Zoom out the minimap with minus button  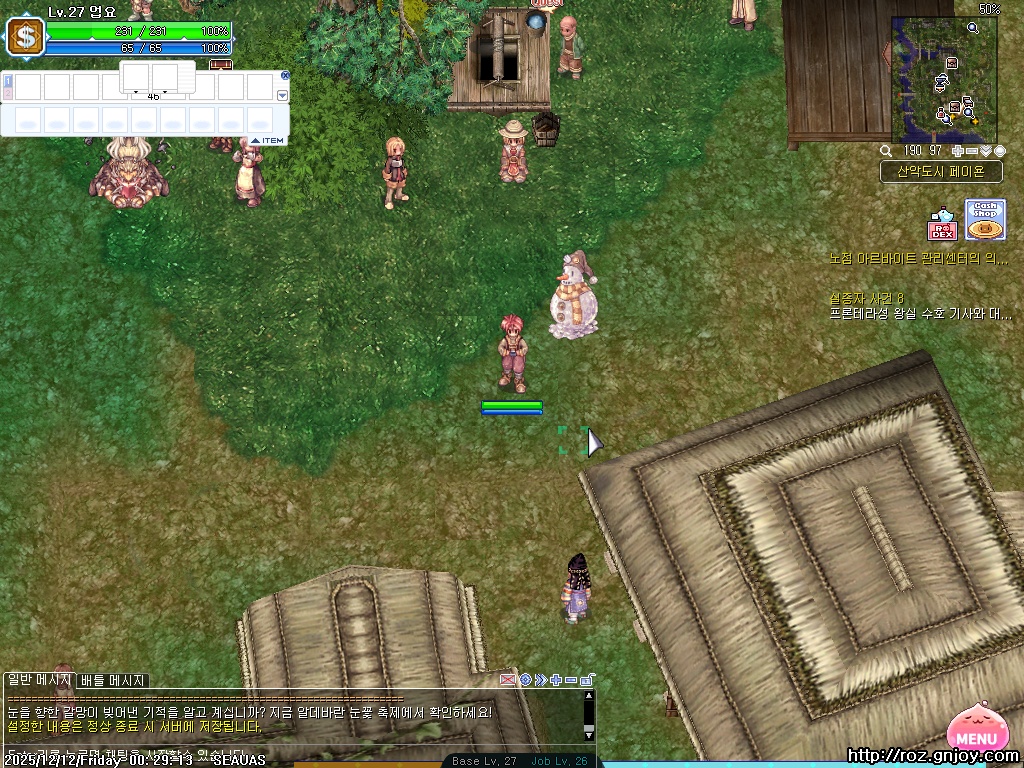971,151
